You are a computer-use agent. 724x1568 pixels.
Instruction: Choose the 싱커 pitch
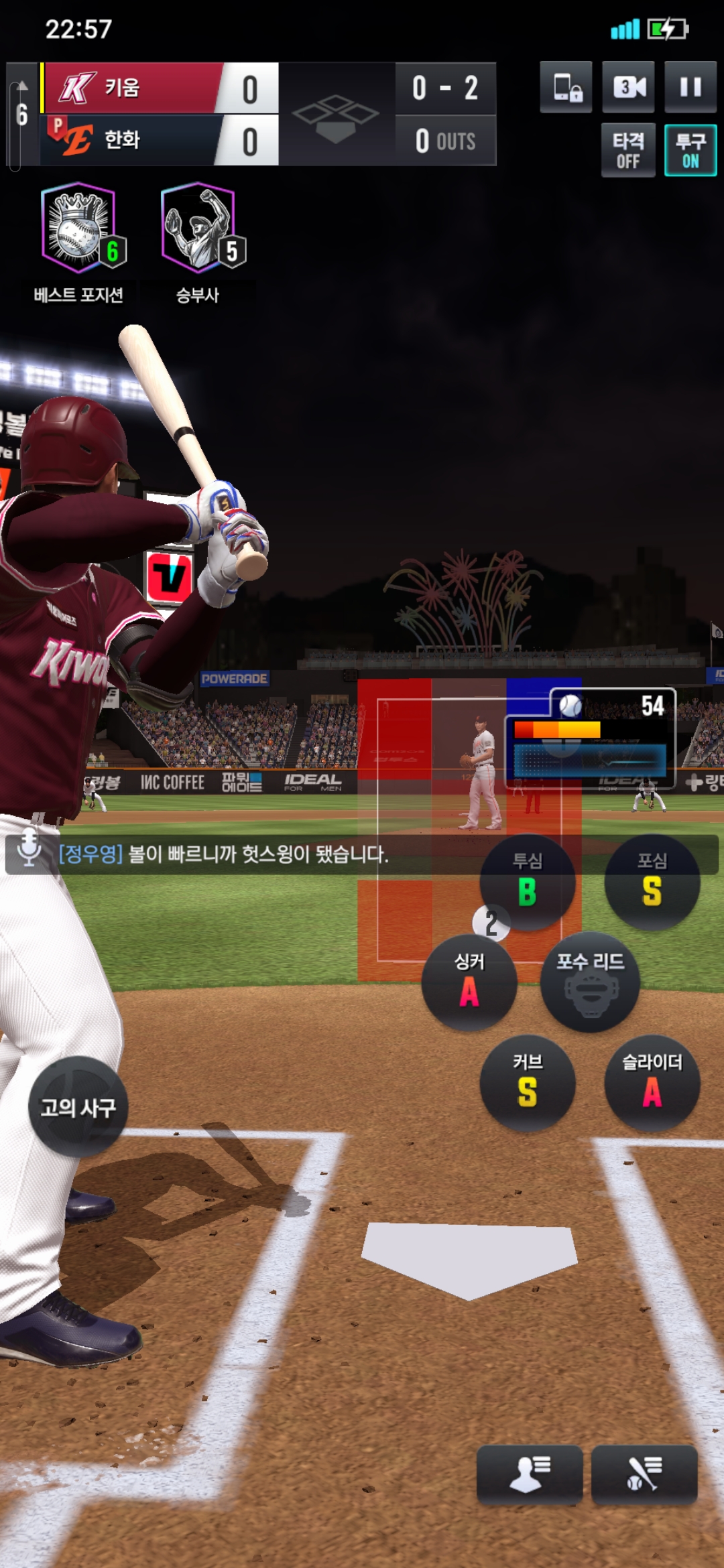coord(469,982)
